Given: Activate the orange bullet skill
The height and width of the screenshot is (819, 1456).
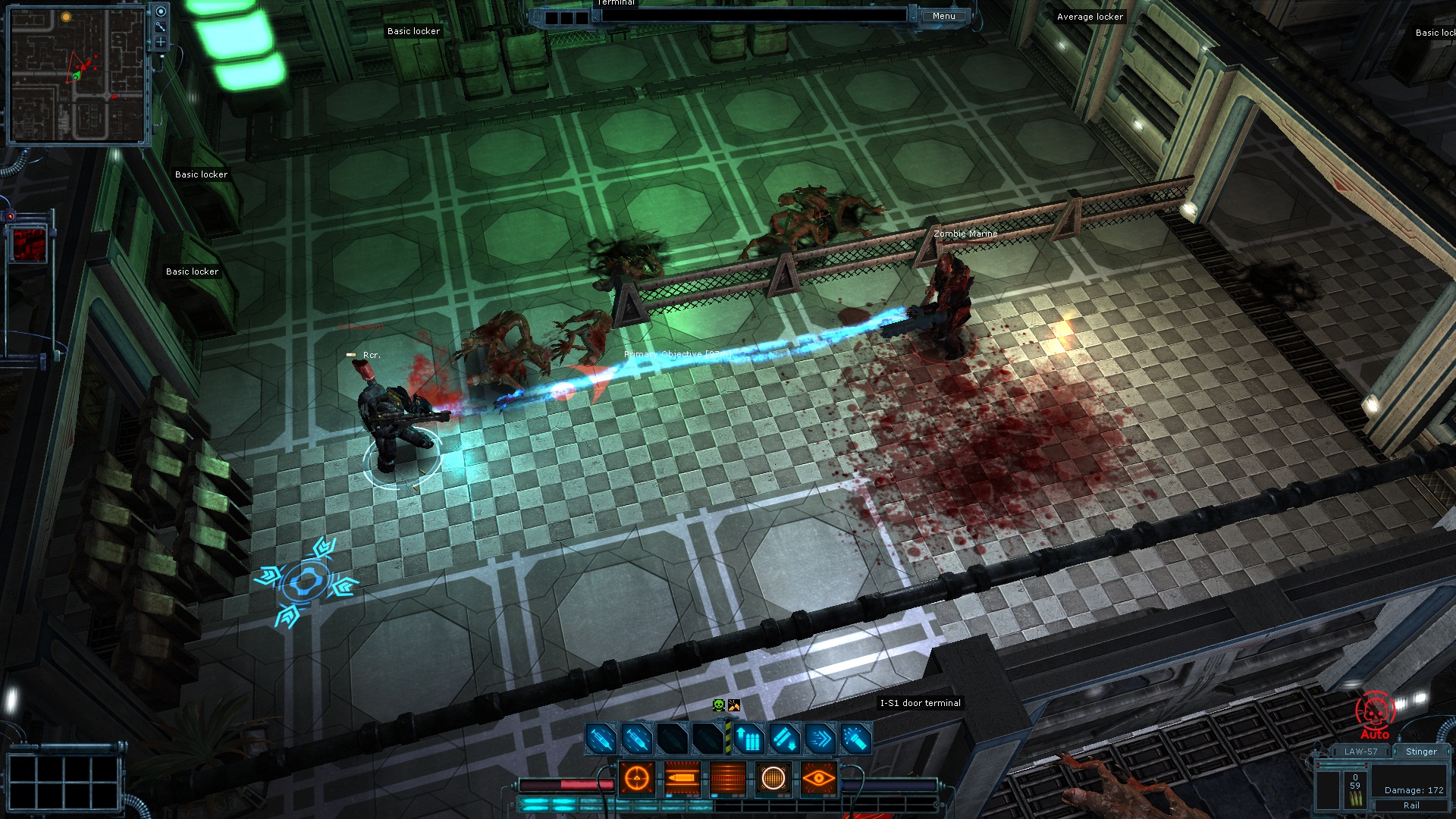Looking at the screenshot, I should 682,778.
